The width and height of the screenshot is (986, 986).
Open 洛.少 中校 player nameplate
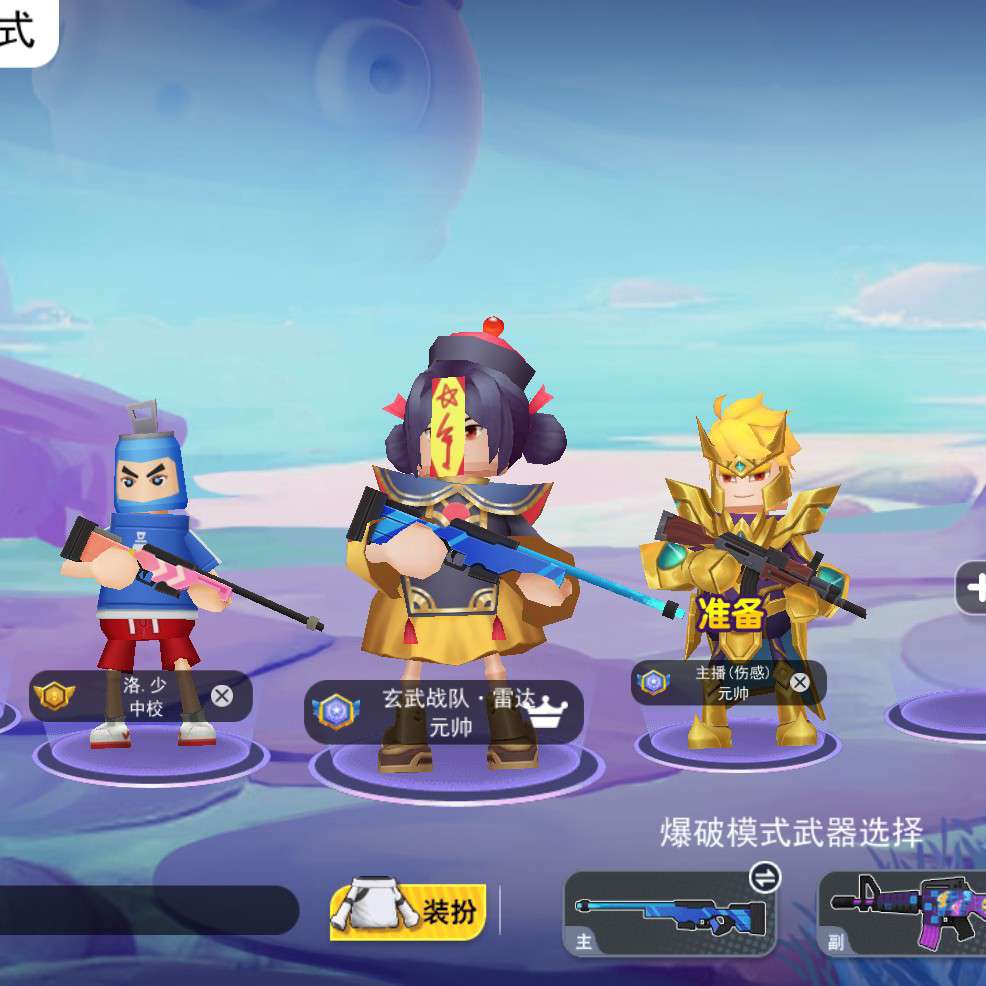[x=130, y=696]
